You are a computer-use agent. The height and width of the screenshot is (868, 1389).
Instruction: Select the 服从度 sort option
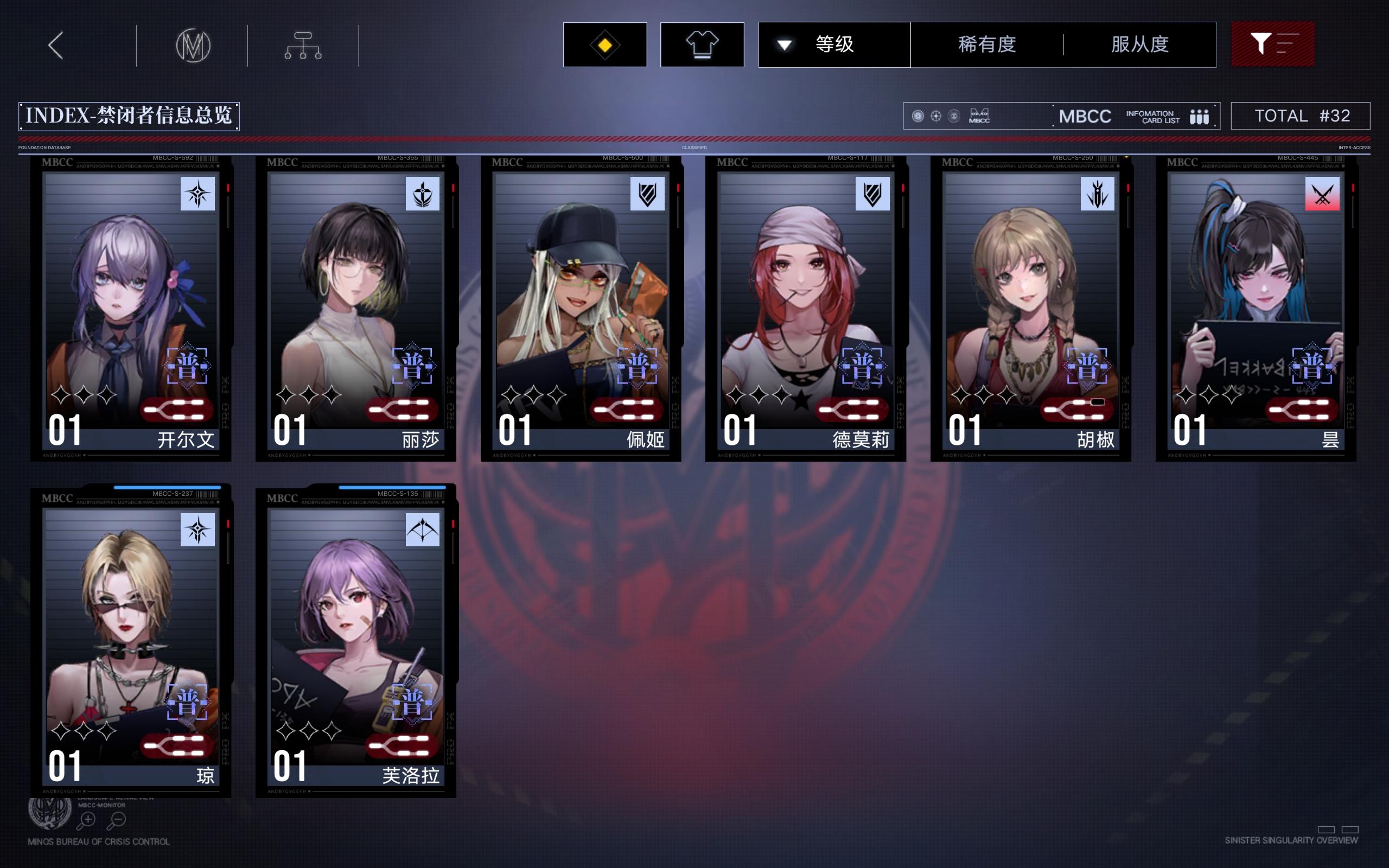click(x=1141, y=44)
